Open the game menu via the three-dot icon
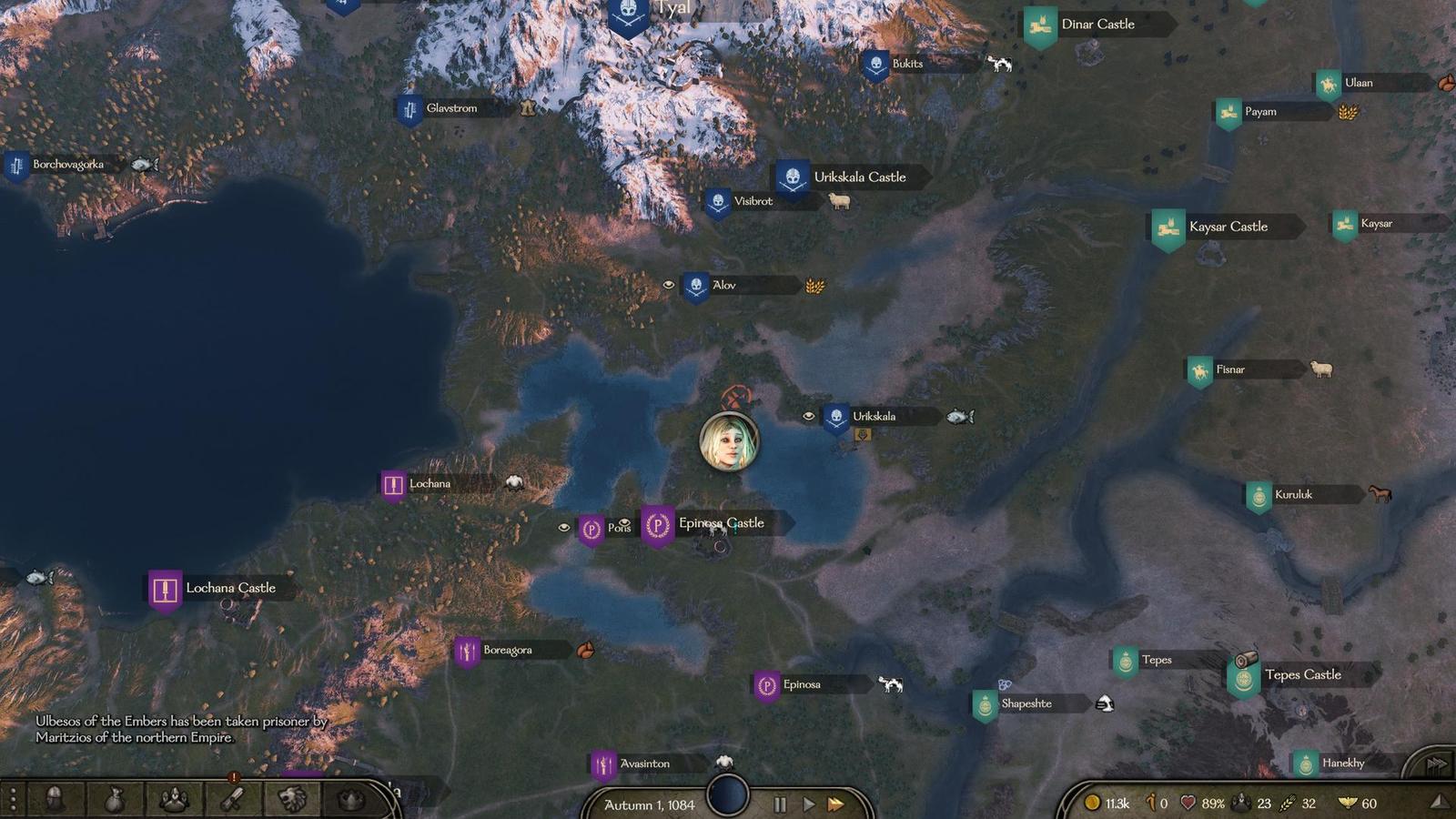Image resolution: width=1456 pixels, height=819 pixels. point(12,799)
